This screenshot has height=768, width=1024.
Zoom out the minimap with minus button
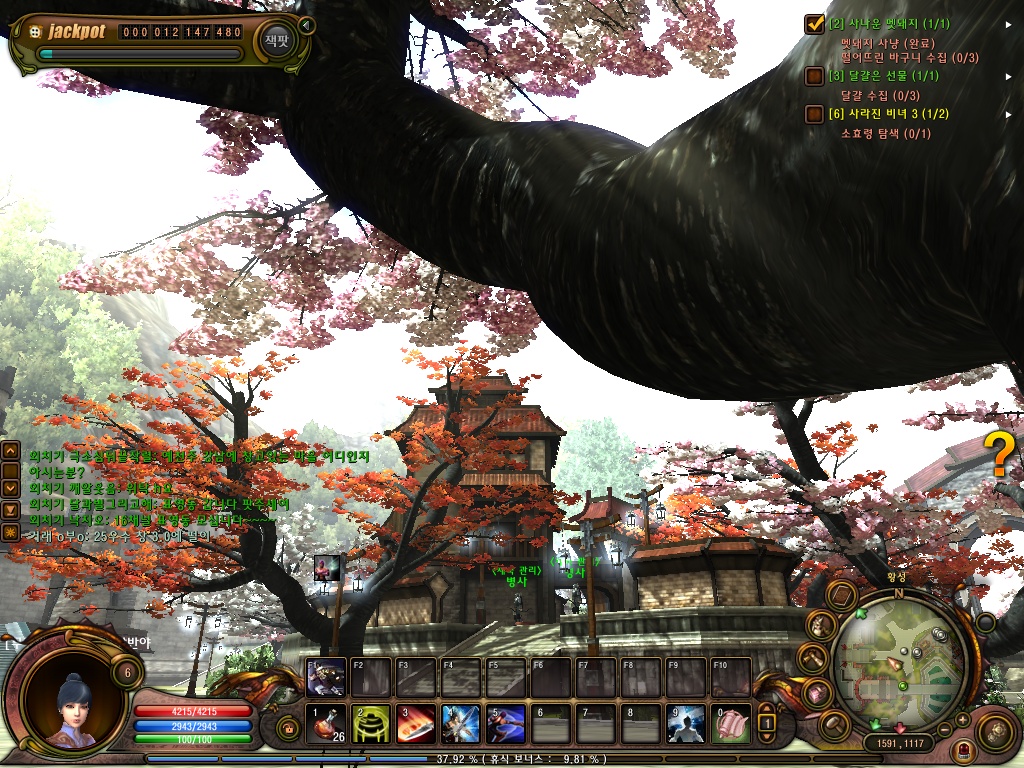[943, 731]
